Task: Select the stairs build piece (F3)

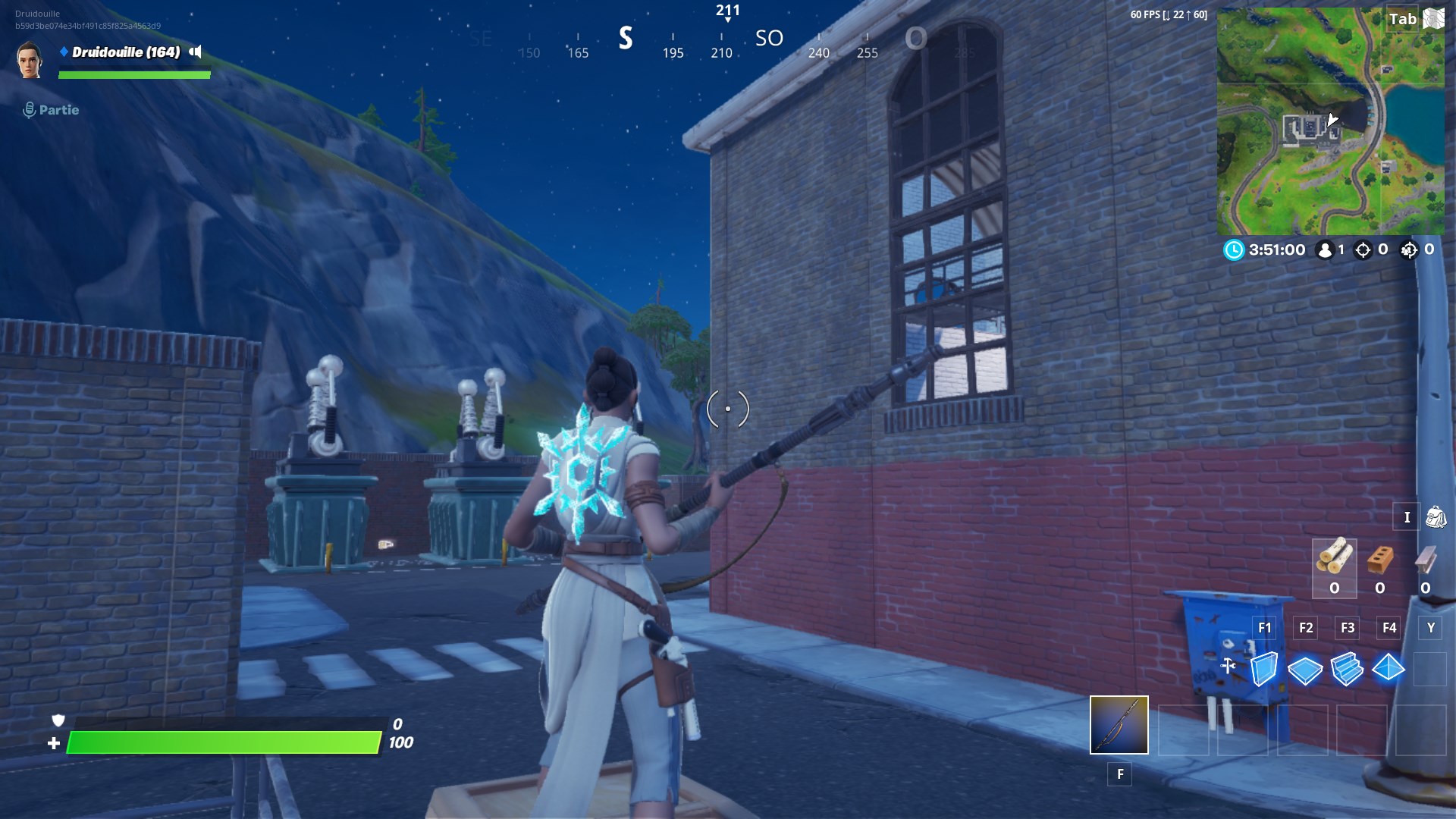Action: (1348, 668)
